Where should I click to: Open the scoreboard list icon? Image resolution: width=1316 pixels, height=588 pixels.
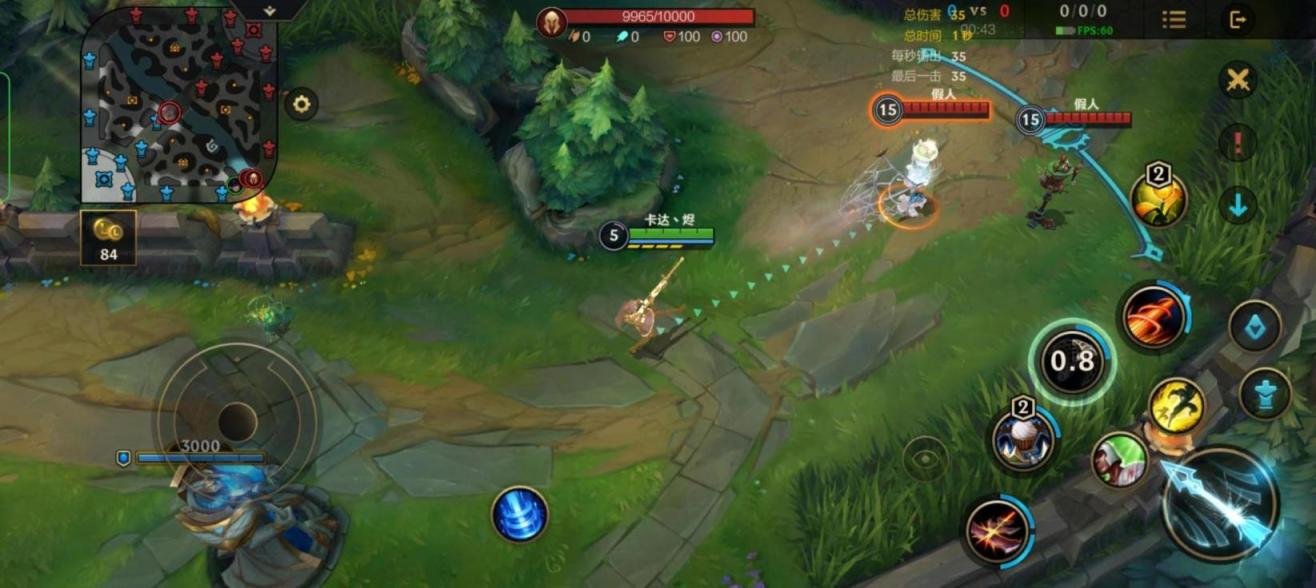1173,19
